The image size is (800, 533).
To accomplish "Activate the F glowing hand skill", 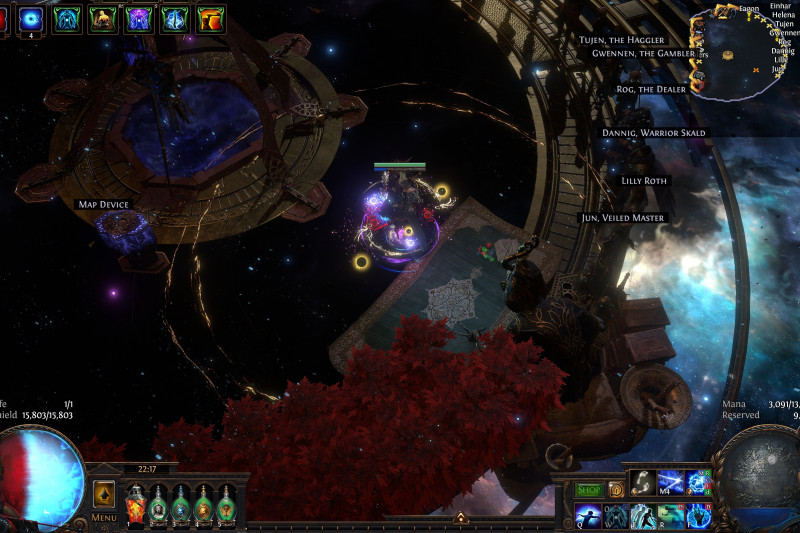I will tap(698, 515).
